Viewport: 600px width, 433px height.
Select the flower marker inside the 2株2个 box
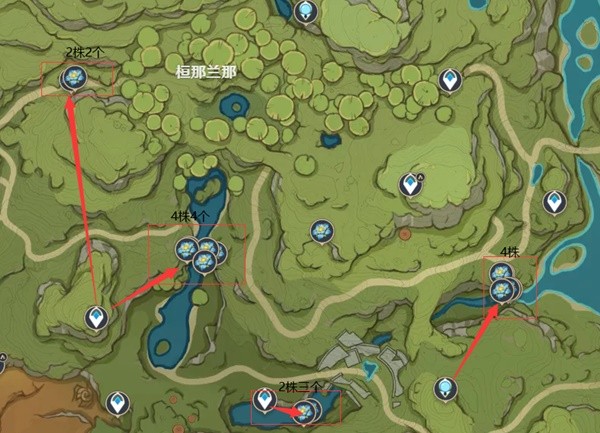point(72,77)
